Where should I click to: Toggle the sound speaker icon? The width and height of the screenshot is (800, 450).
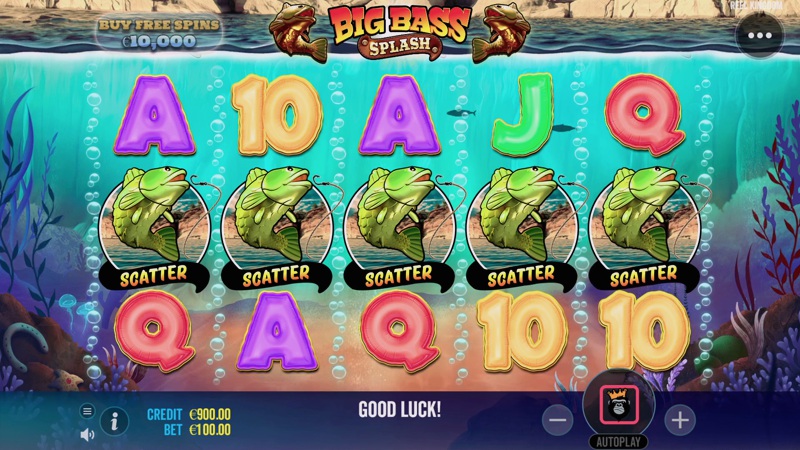(x=87, y=434)
